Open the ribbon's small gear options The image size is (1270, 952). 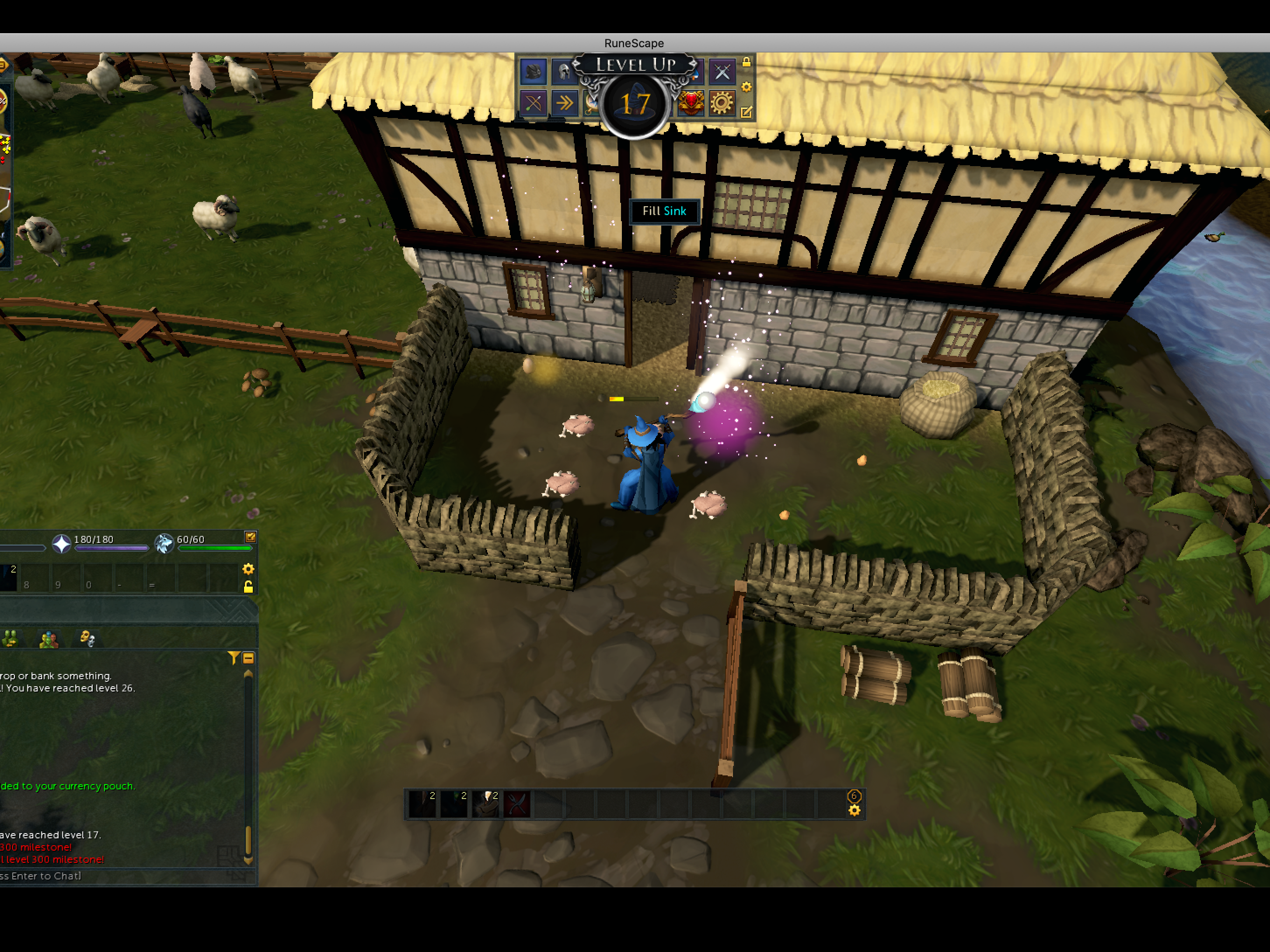tap(747, 87)
